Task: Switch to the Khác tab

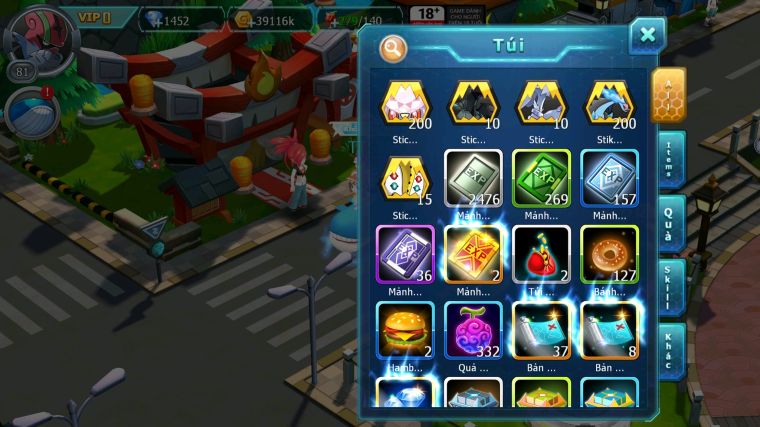Action: (669, 350)
